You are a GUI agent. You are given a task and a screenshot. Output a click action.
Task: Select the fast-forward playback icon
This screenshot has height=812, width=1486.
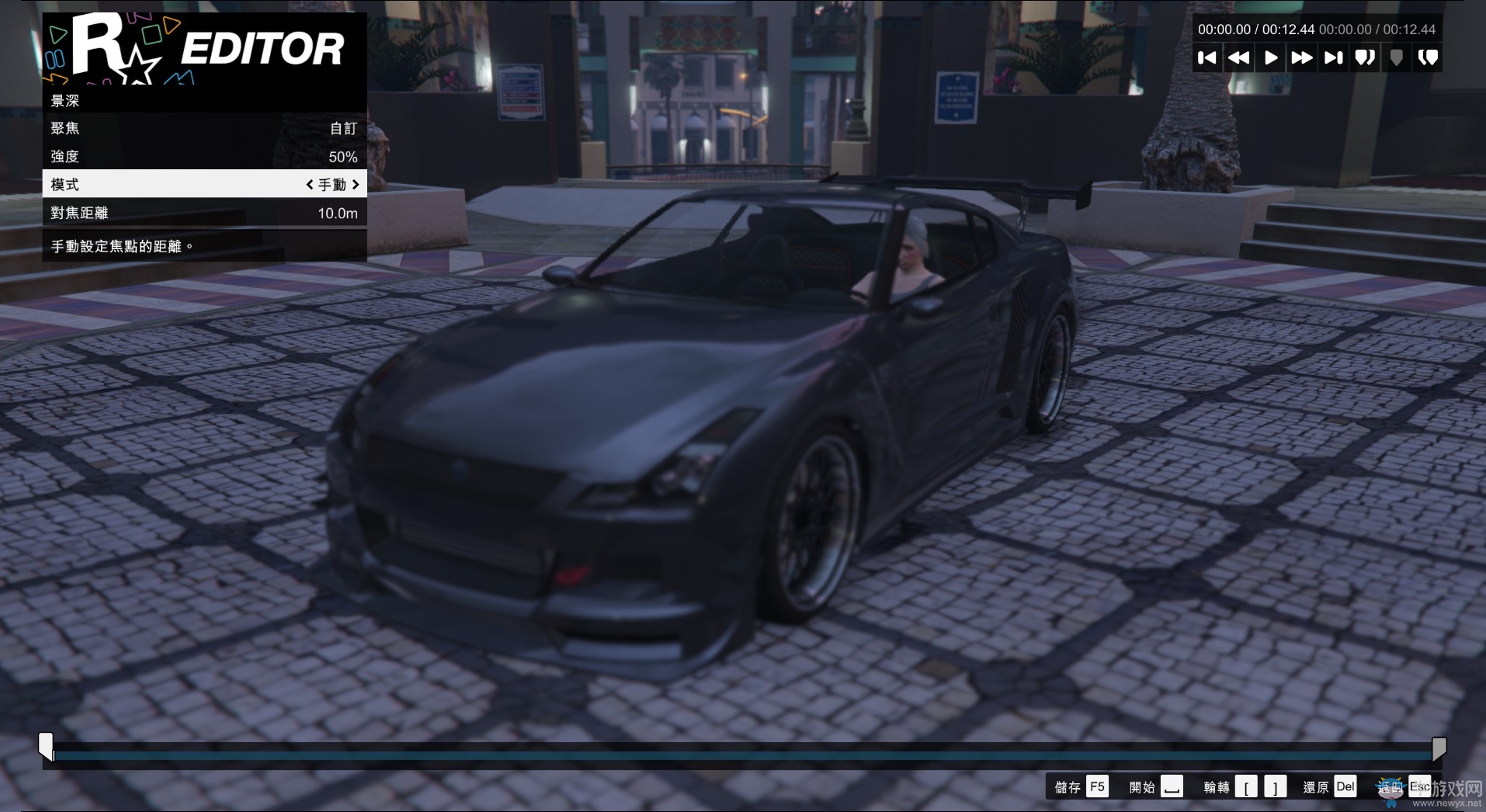pos(1302,57)
